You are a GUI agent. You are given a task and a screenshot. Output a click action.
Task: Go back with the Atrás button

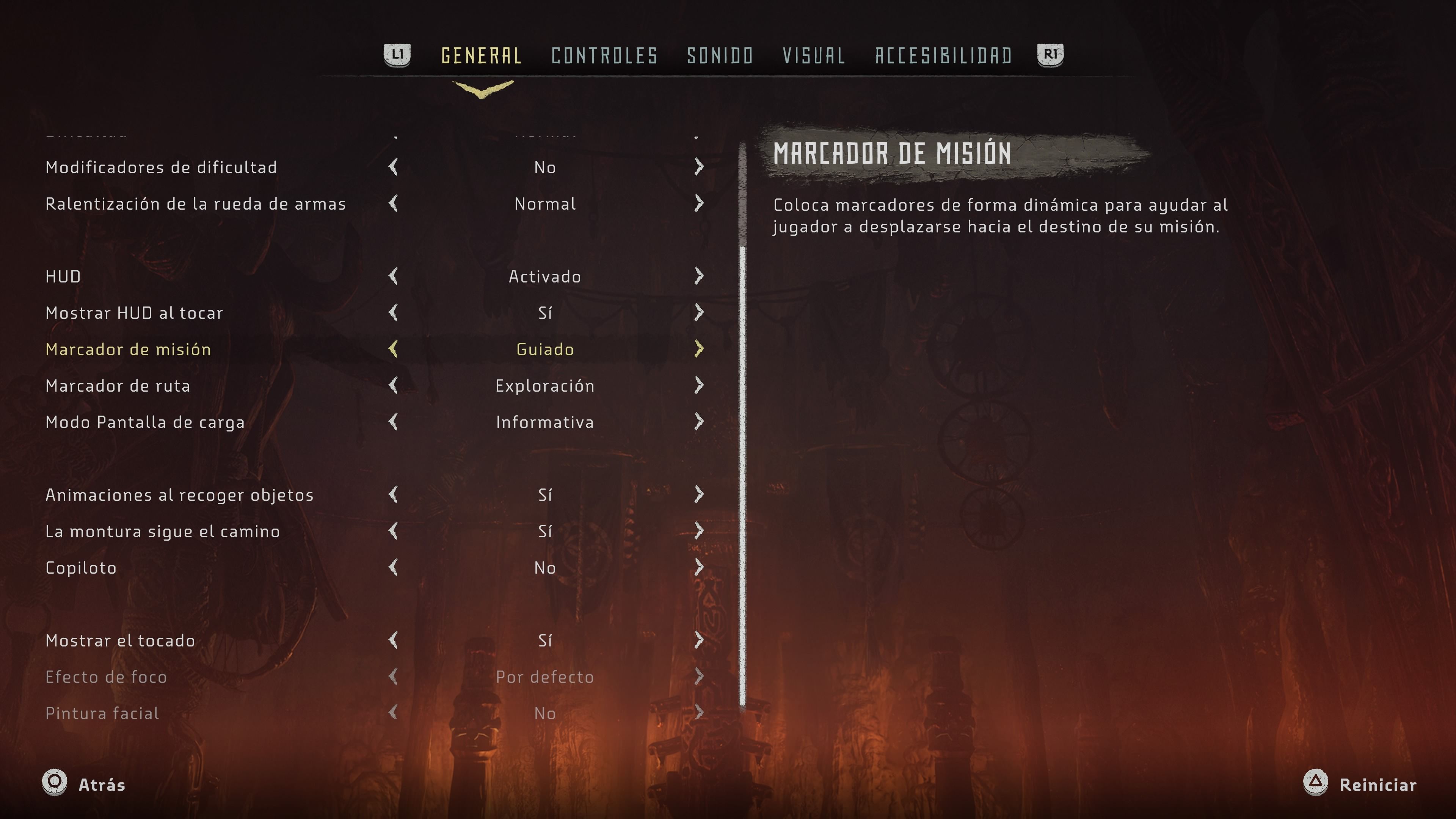[x=85, y=784]
